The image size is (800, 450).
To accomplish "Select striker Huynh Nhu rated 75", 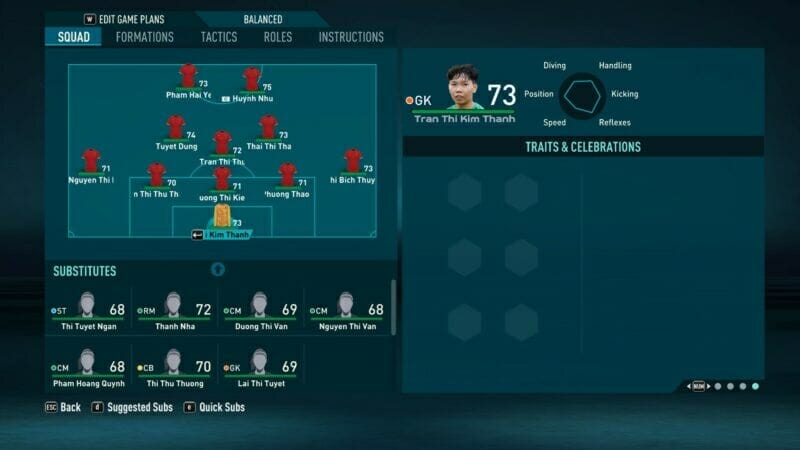I will coord(252,80).
